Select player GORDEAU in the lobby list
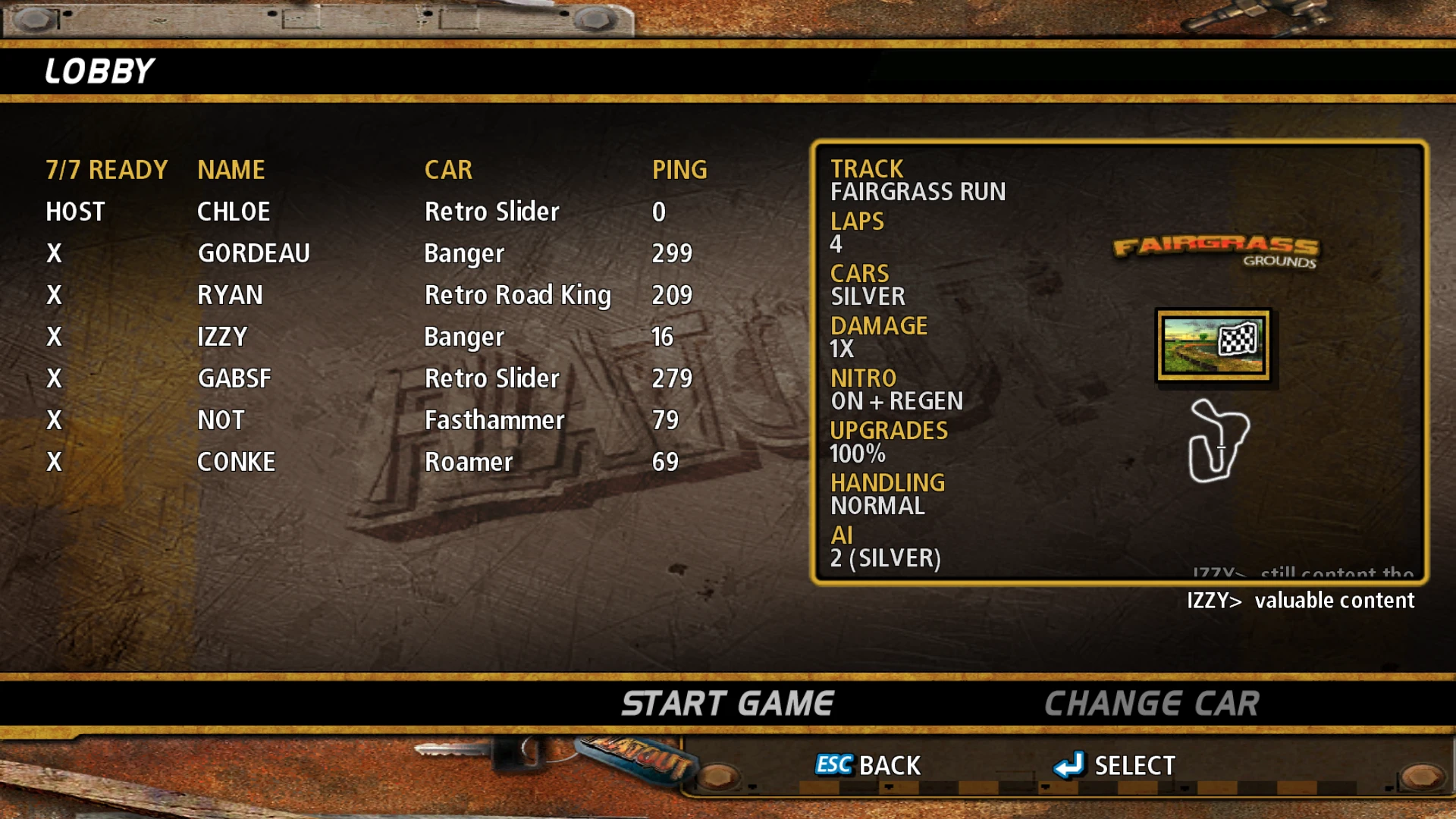The height and width of the screenshot is (819, 1456). point(253,253)
